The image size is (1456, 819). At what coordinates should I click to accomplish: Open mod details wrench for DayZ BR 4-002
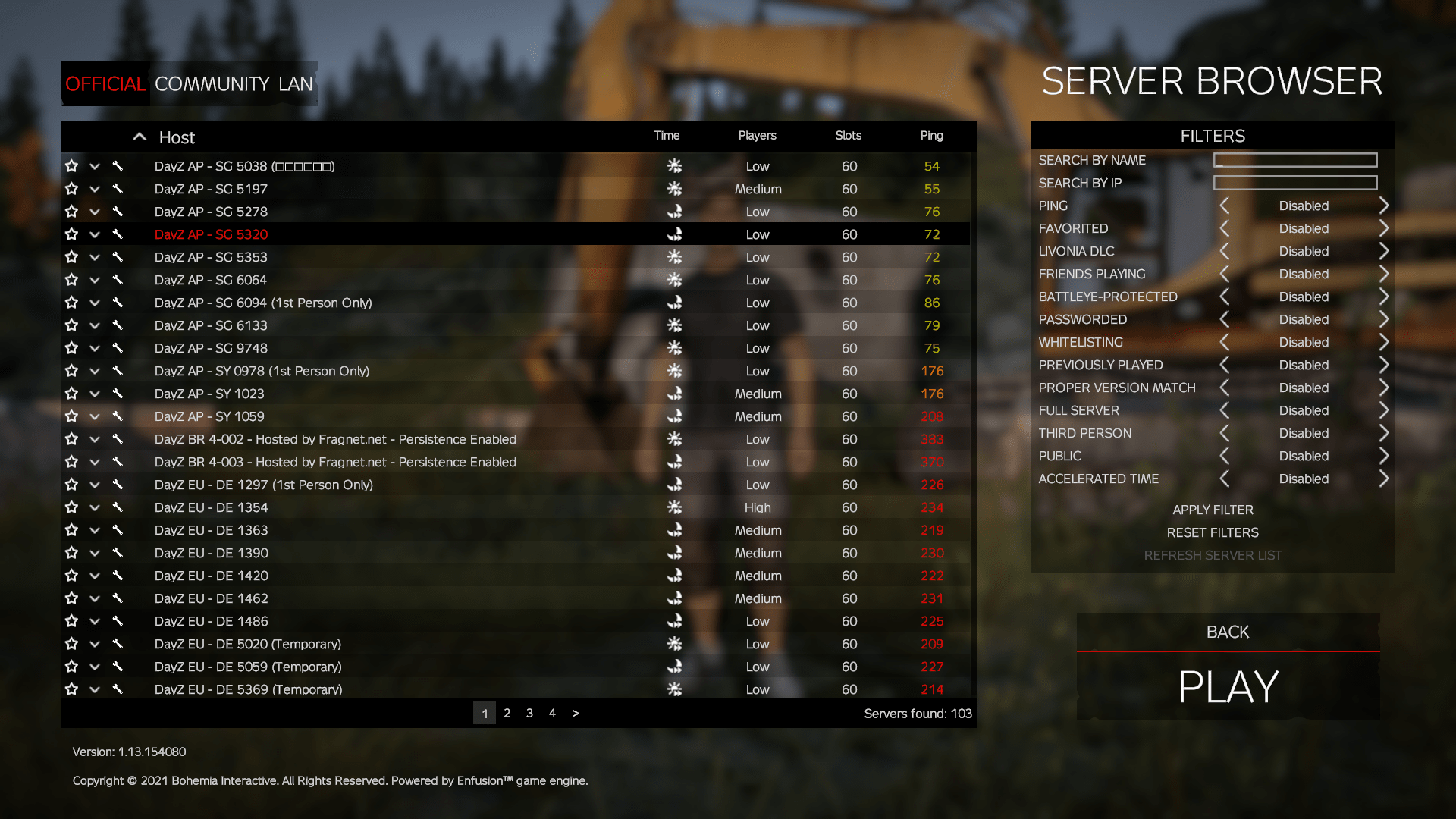118,439
